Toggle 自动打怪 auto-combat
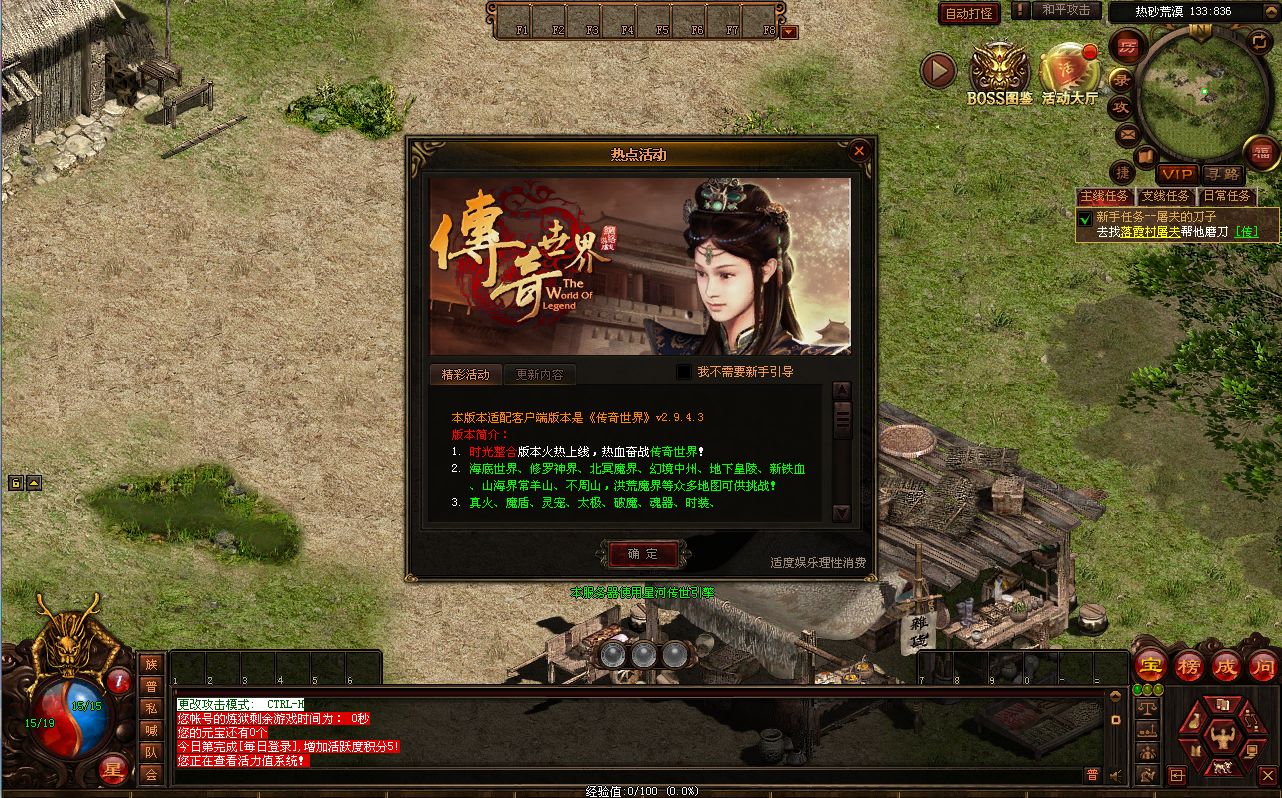The width and height of the screenshot is (1282, 798). point(968,13)
